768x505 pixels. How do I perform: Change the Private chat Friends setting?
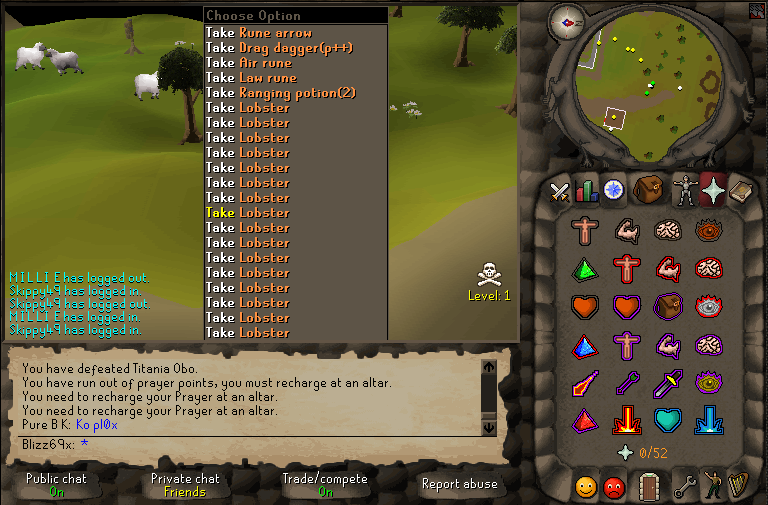[184, 484]
